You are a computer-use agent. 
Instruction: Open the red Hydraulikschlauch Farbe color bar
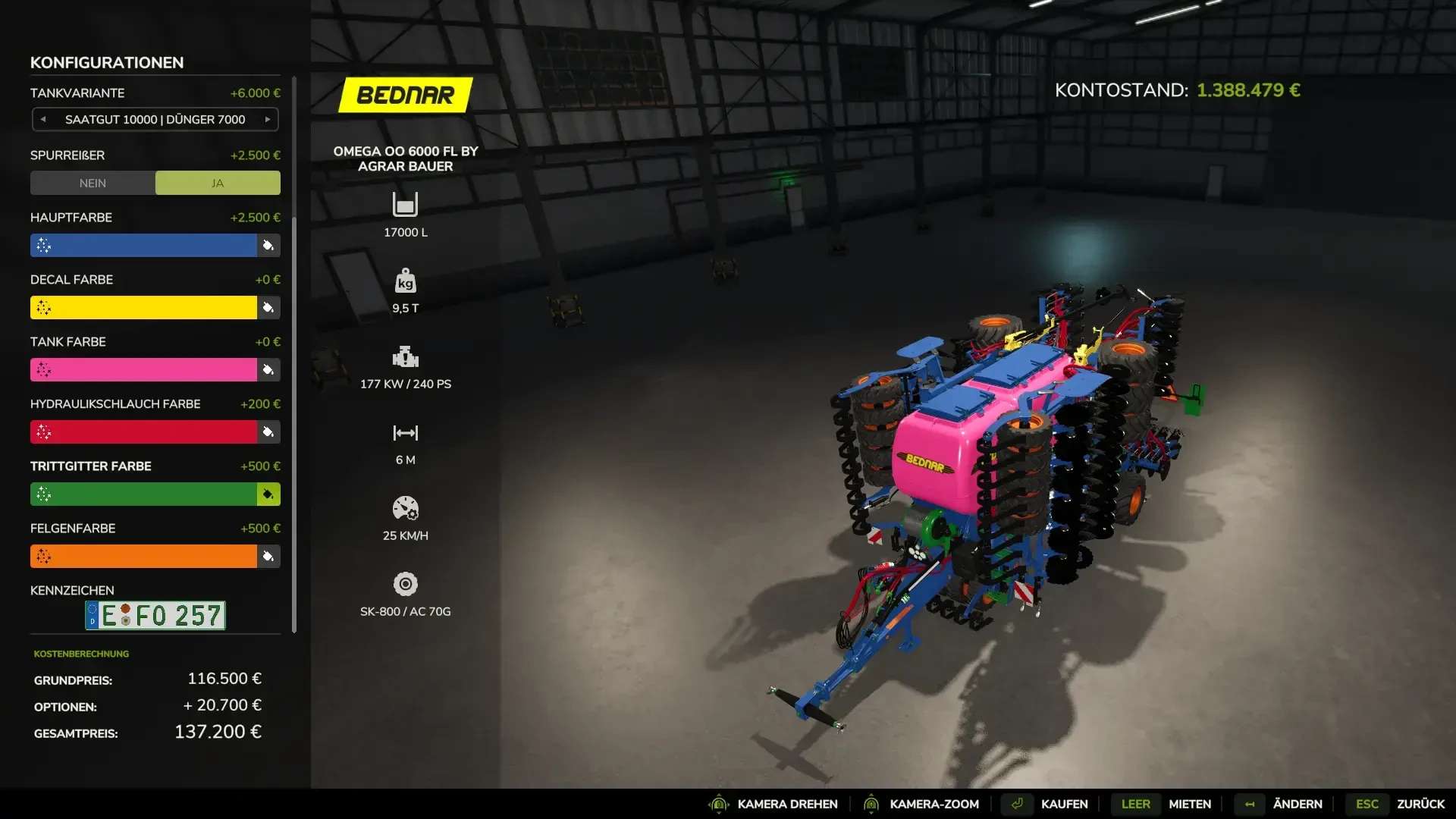pos(144,431)
